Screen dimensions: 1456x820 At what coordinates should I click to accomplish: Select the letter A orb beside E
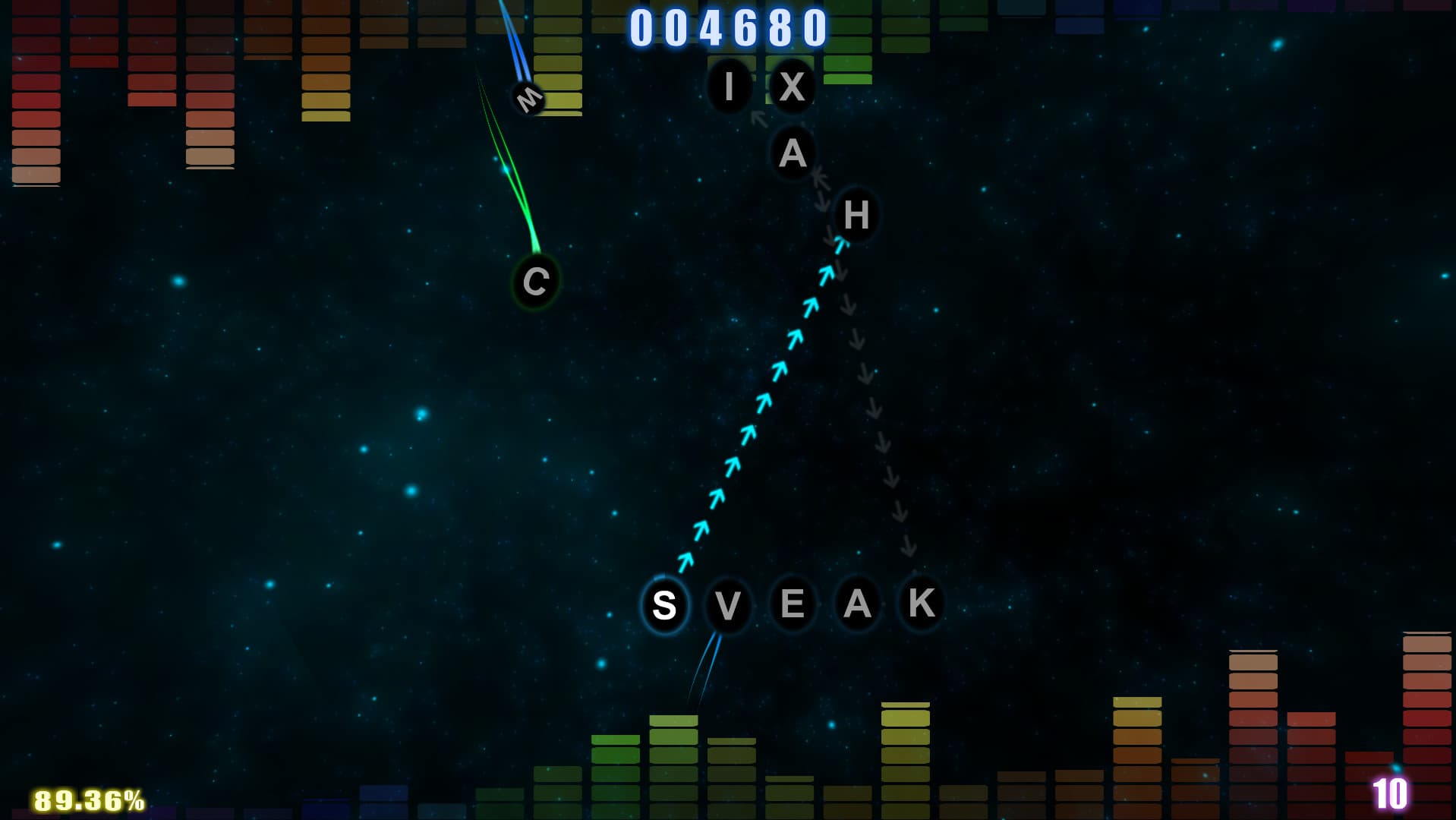856,604
